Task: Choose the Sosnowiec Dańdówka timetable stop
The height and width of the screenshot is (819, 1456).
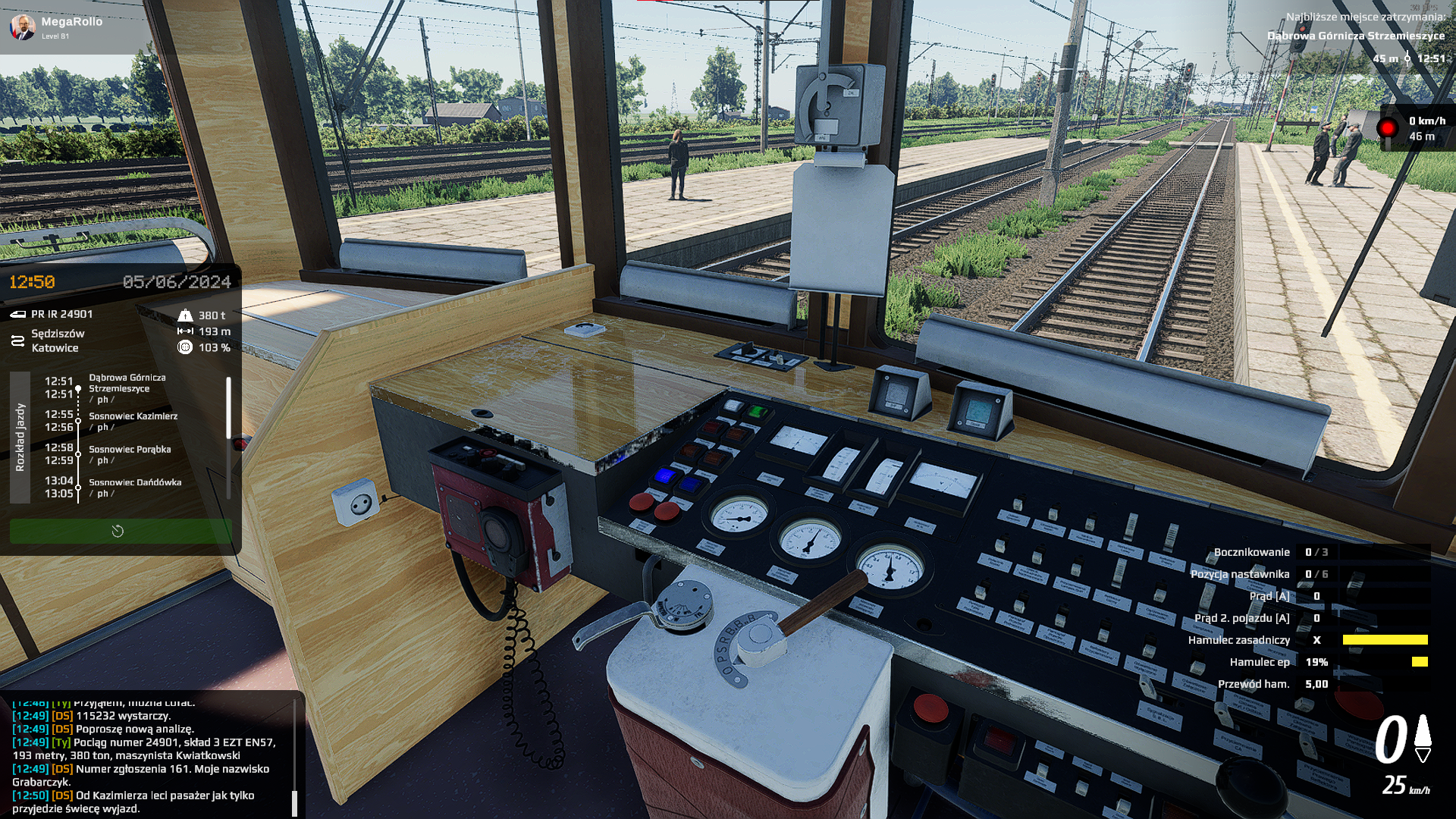Action: (x=135, y=487)
